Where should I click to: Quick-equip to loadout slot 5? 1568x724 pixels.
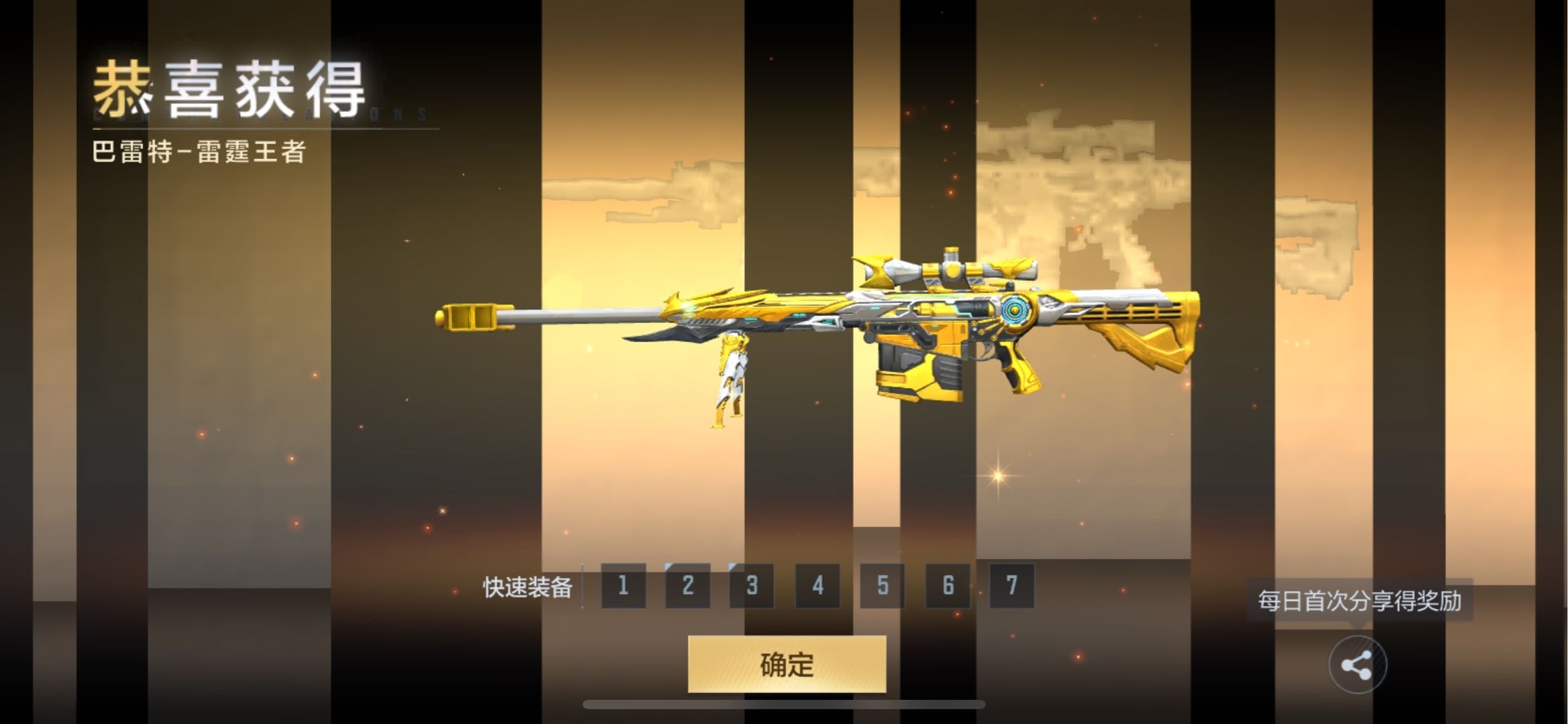coord(882,586)
